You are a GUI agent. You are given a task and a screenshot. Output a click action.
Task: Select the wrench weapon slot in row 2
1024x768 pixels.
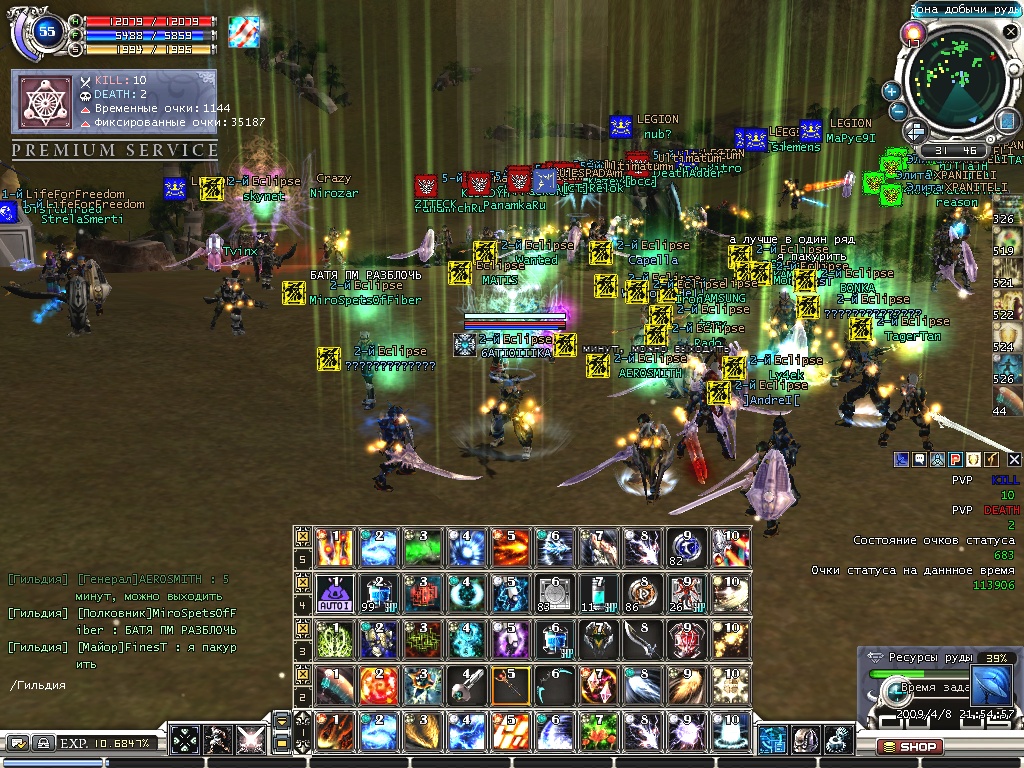point(464,684)
